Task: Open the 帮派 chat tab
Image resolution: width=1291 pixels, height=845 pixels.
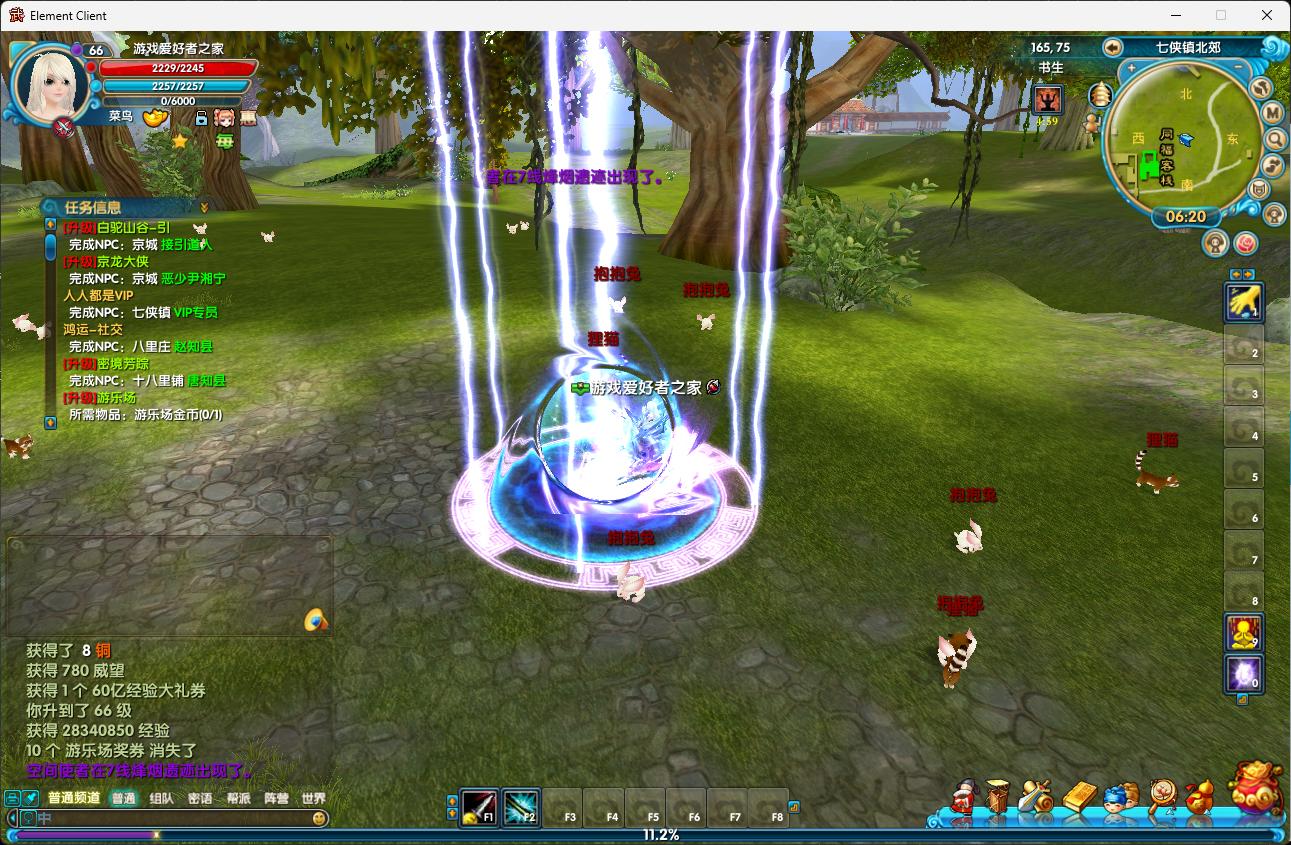Action: 238,798
